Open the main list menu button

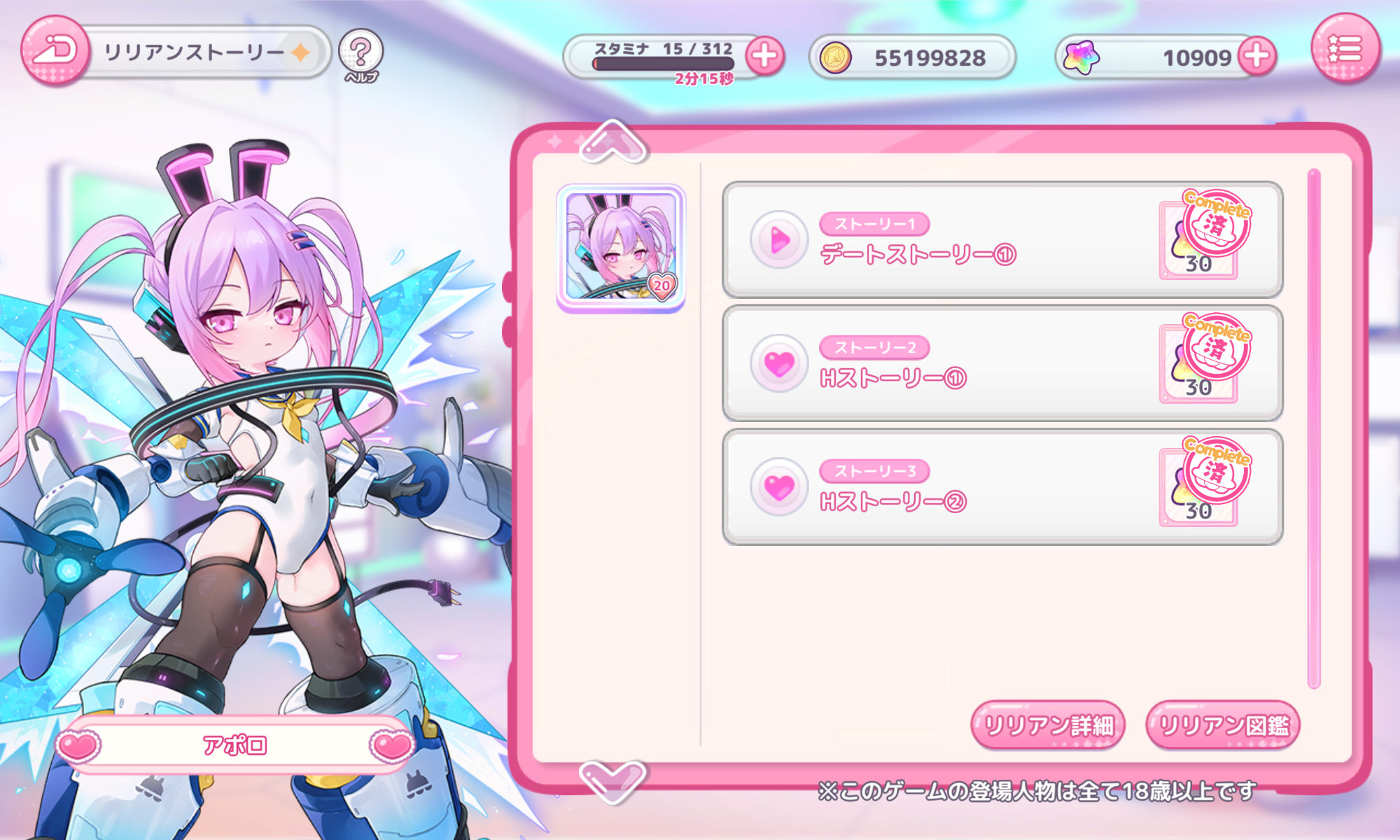1345,49
